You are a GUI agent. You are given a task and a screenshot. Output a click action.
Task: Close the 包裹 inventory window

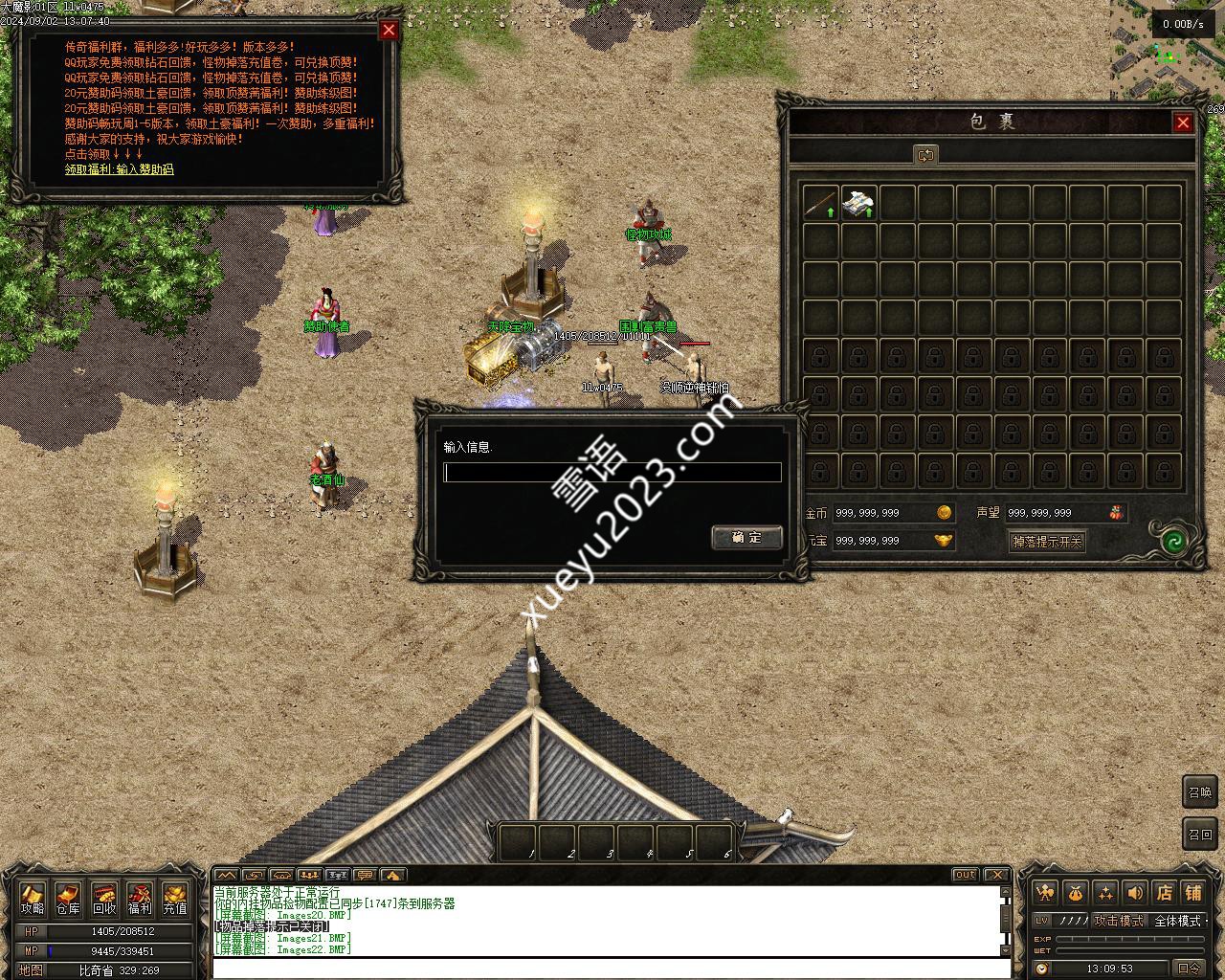click(x=1183, y=122)
